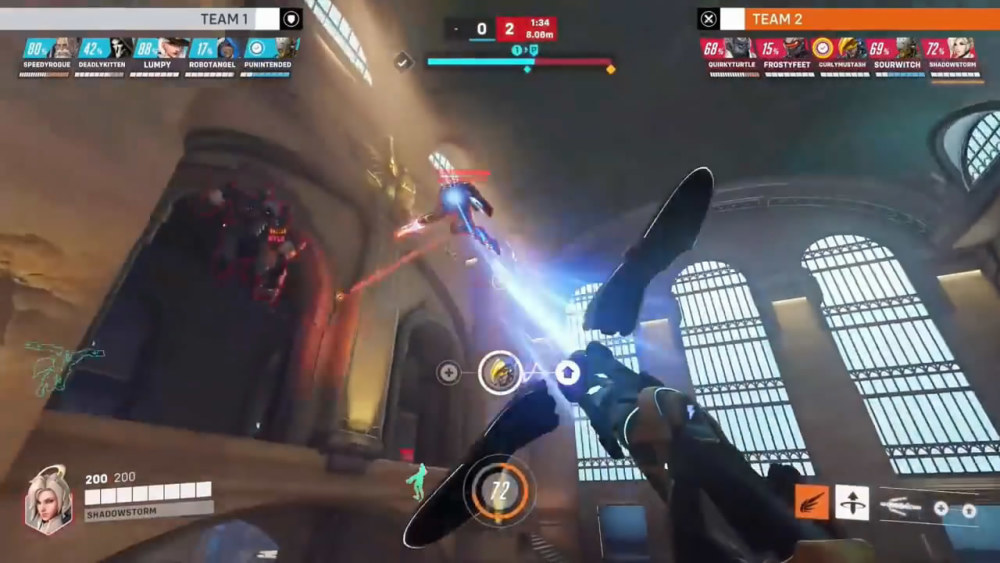Click the Team 2 crossed-circle emblem icon
The image size is (1000, 563).
click(709, 19)
